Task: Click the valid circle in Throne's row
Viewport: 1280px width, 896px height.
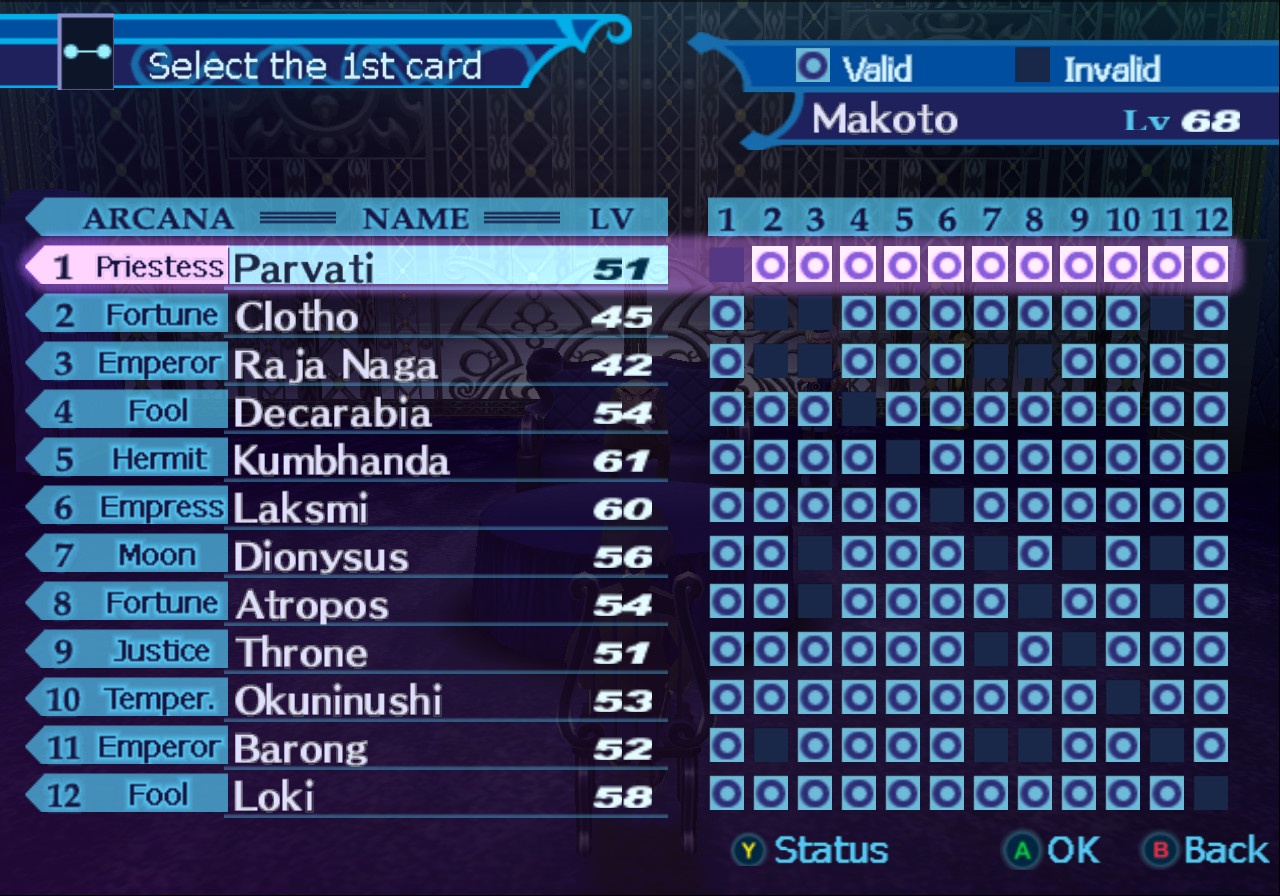Action: pos(726,651)
